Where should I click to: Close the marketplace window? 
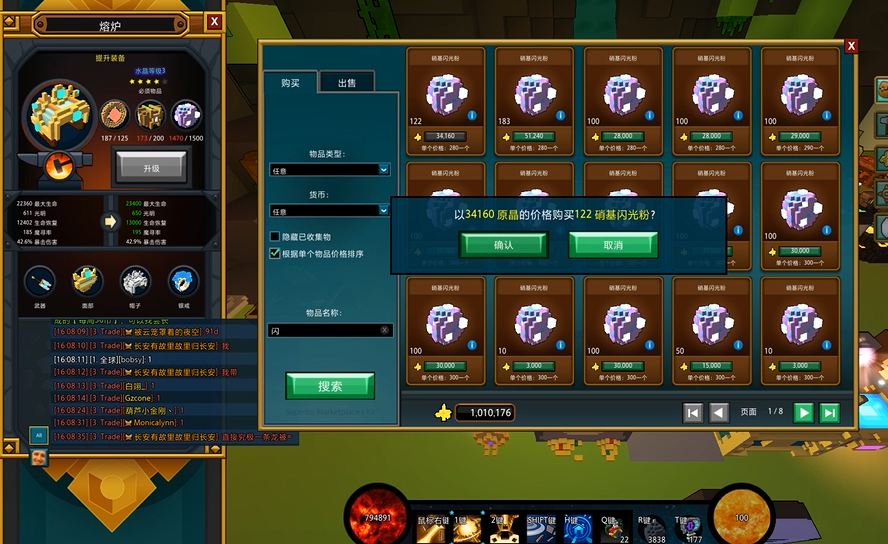851,46
